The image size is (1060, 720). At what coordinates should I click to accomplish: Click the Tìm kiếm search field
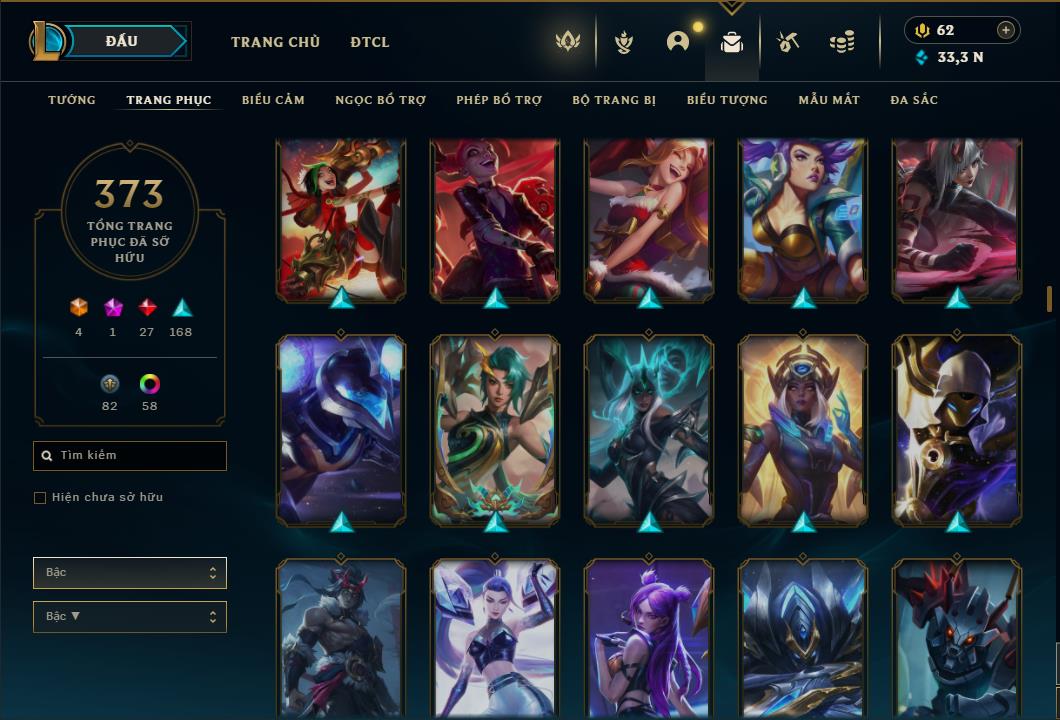coord(130,456)
